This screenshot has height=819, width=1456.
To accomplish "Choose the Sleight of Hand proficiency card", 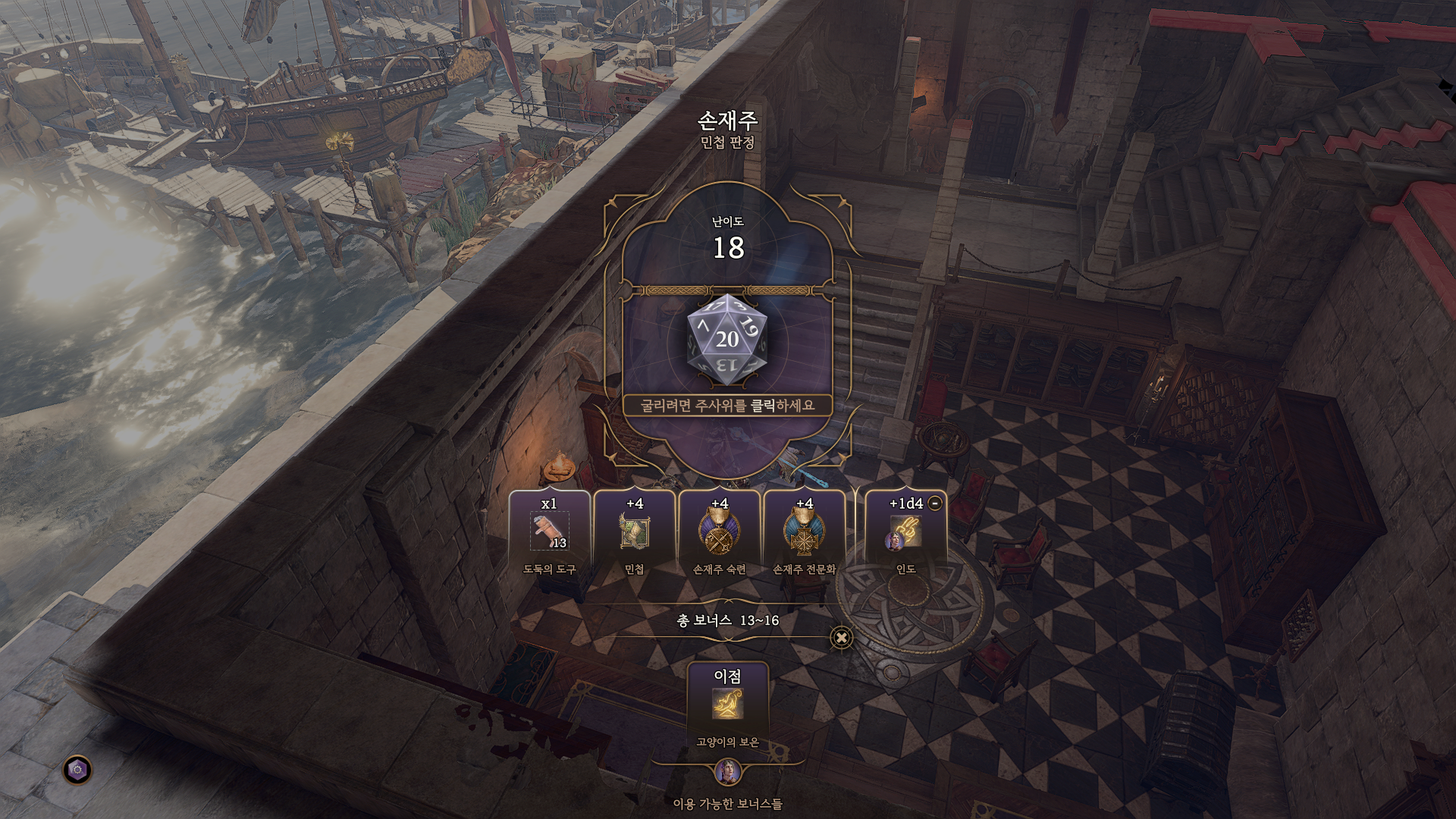I will coord(719,533).
